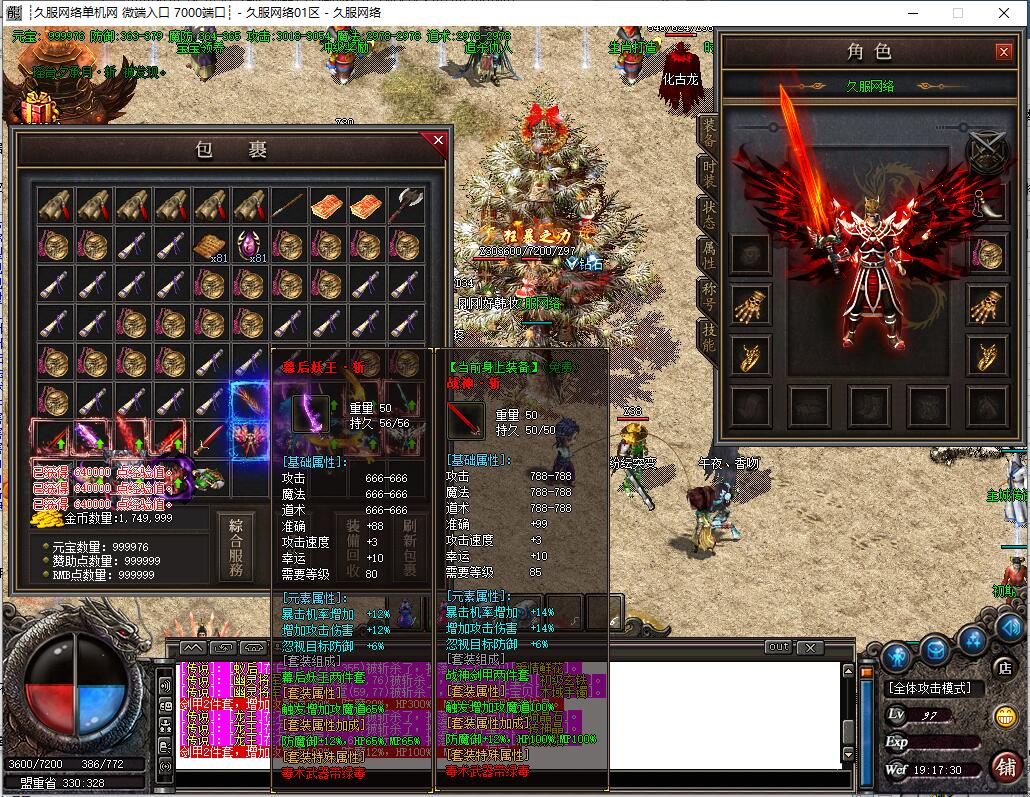Open the red 铺 stall button

pyautogui.click(x=1004, y=767)
